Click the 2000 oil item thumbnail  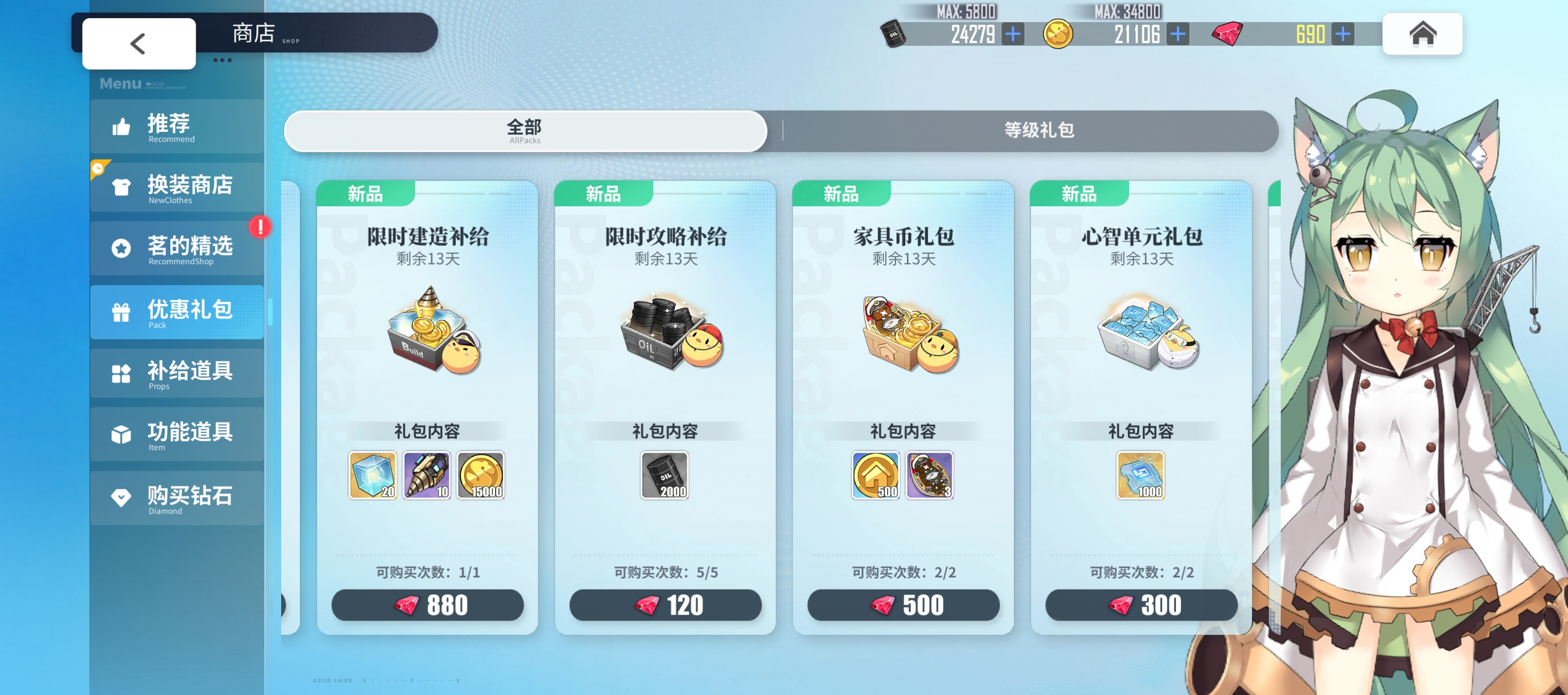tap(665, 475)
